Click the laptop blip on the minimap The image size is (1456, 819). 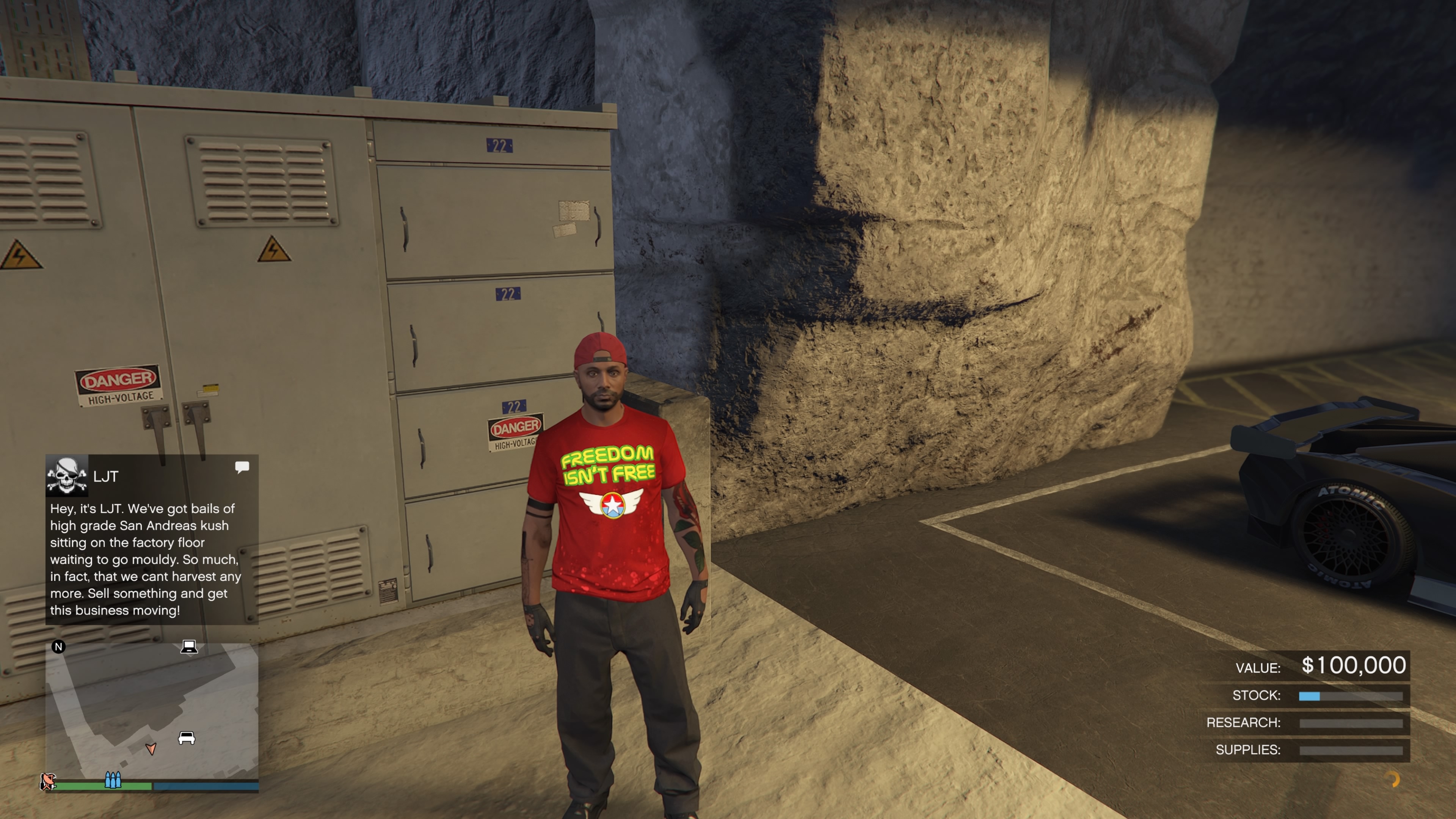pyautogui.click(x=189, y=646)
